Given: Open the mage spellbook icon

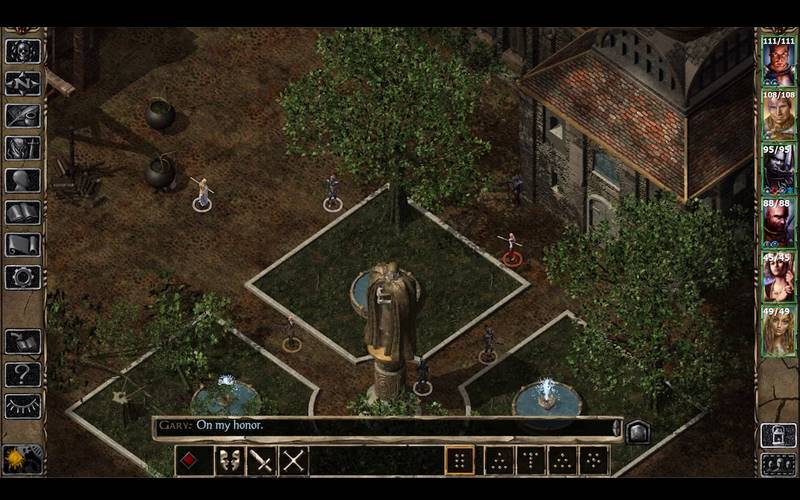Looking at the screenshot, I should pyautogui.click(x=22, y=213).
